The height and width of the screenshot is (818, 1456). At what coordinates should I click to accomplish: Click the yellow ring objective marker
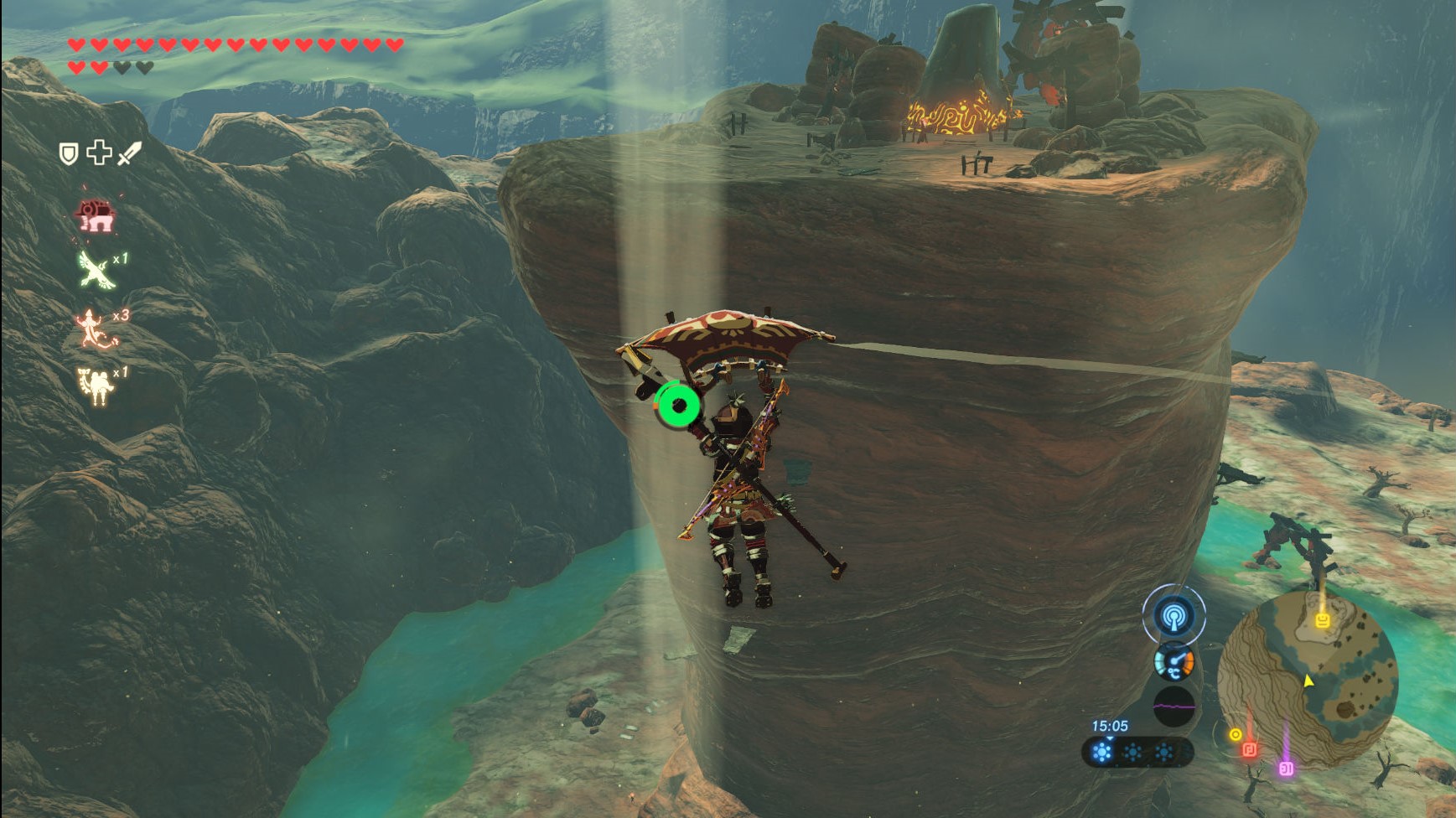1235,735
